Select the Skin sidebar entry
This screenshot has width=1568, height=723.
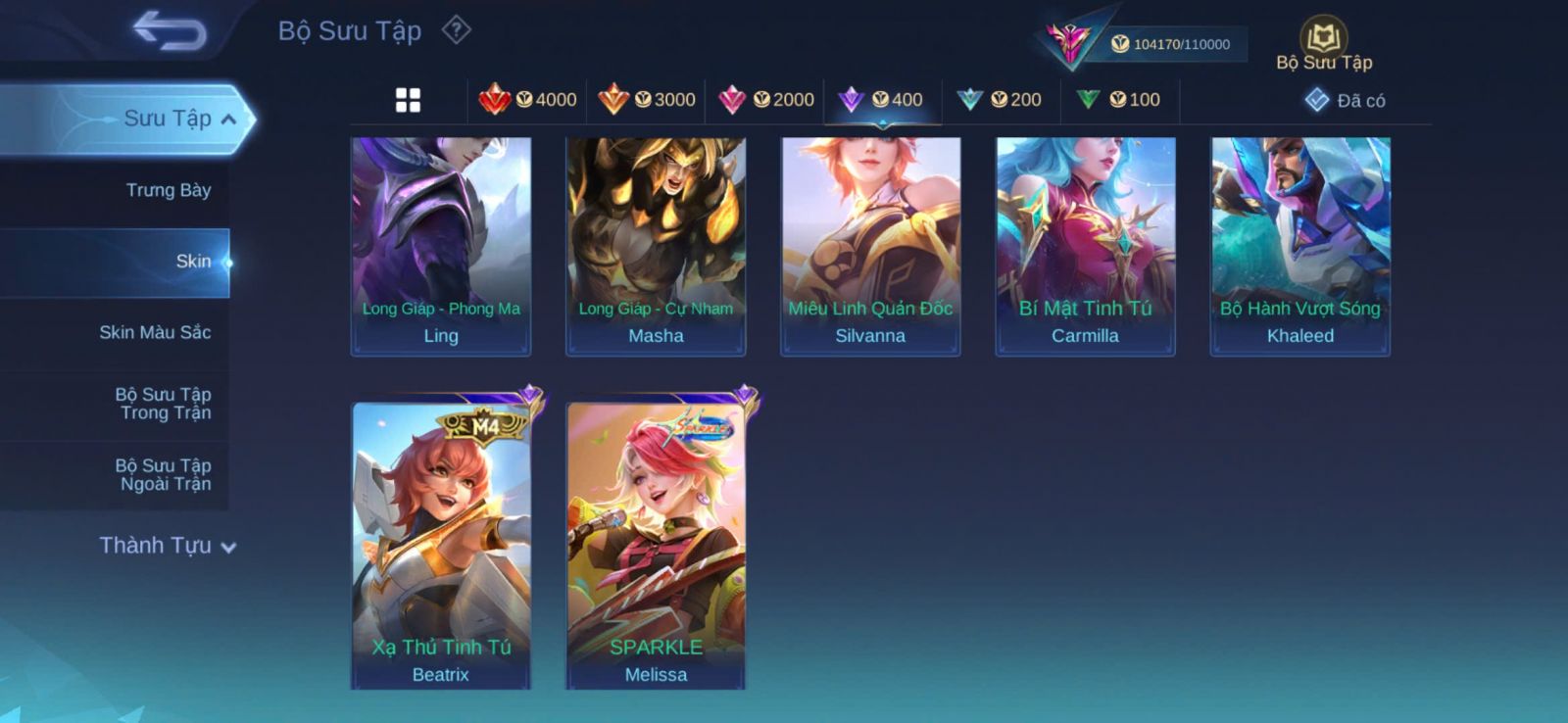coord(192,262)
